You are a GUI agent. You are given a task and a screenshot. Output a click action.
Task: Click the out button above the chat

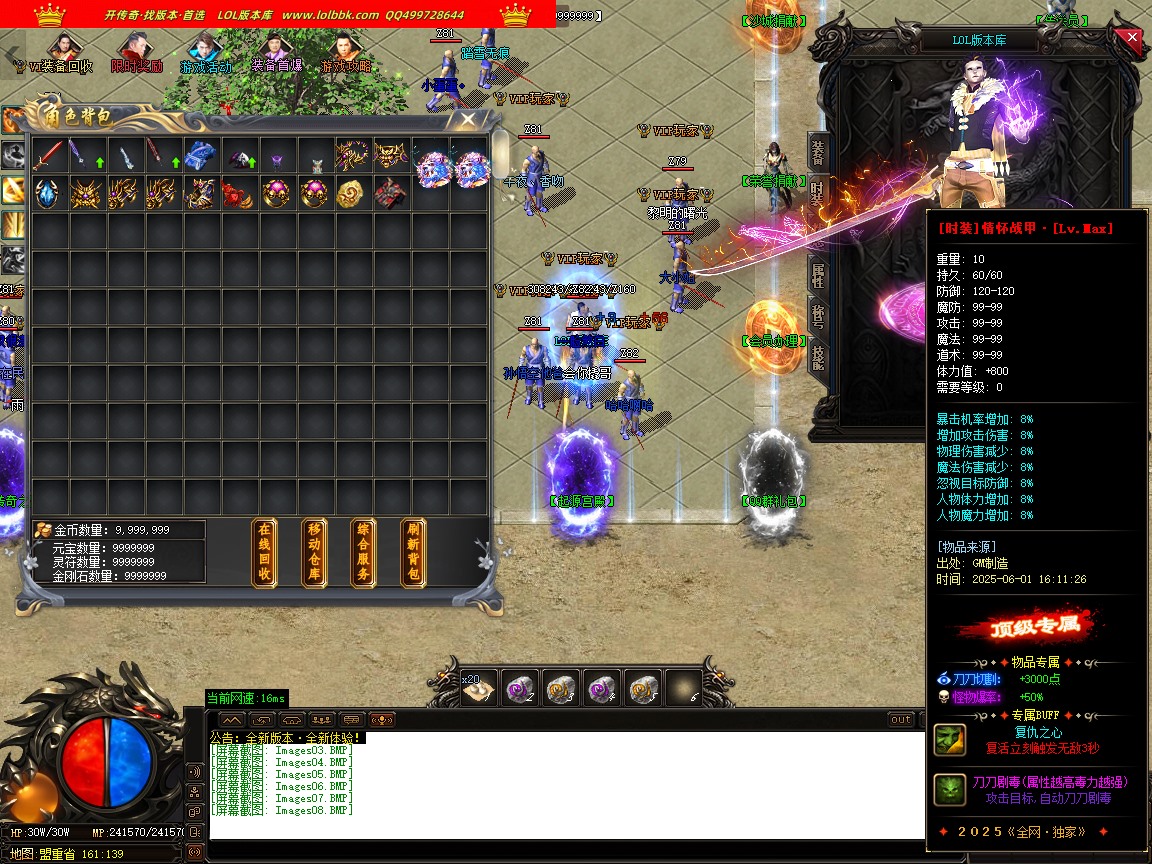901,720
